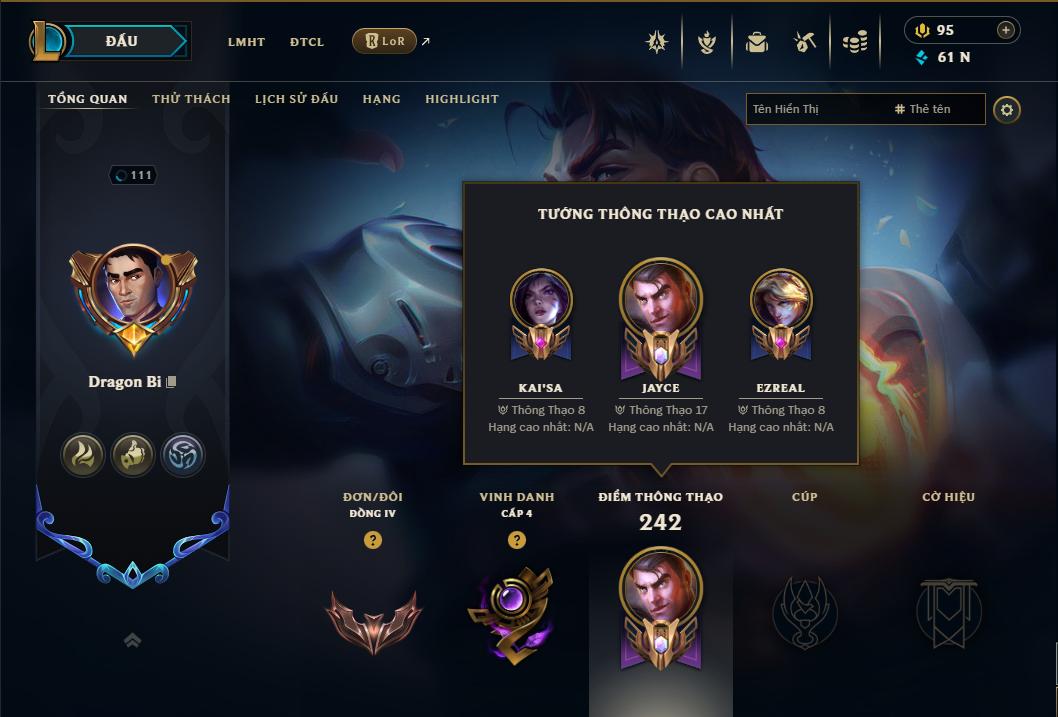Switch to the ĐTCL game section
This screenshot has width=1058, height=717.
point(307,42)
